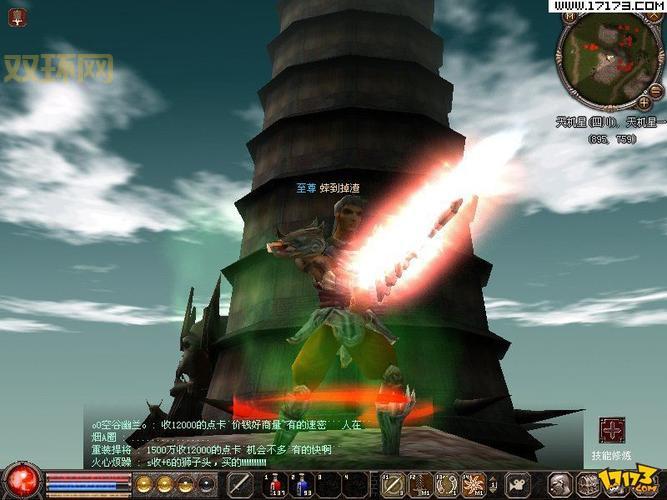Viewport: 667px width, 500px height.
Task: Open the circular minimap
Action: (608, 60)
